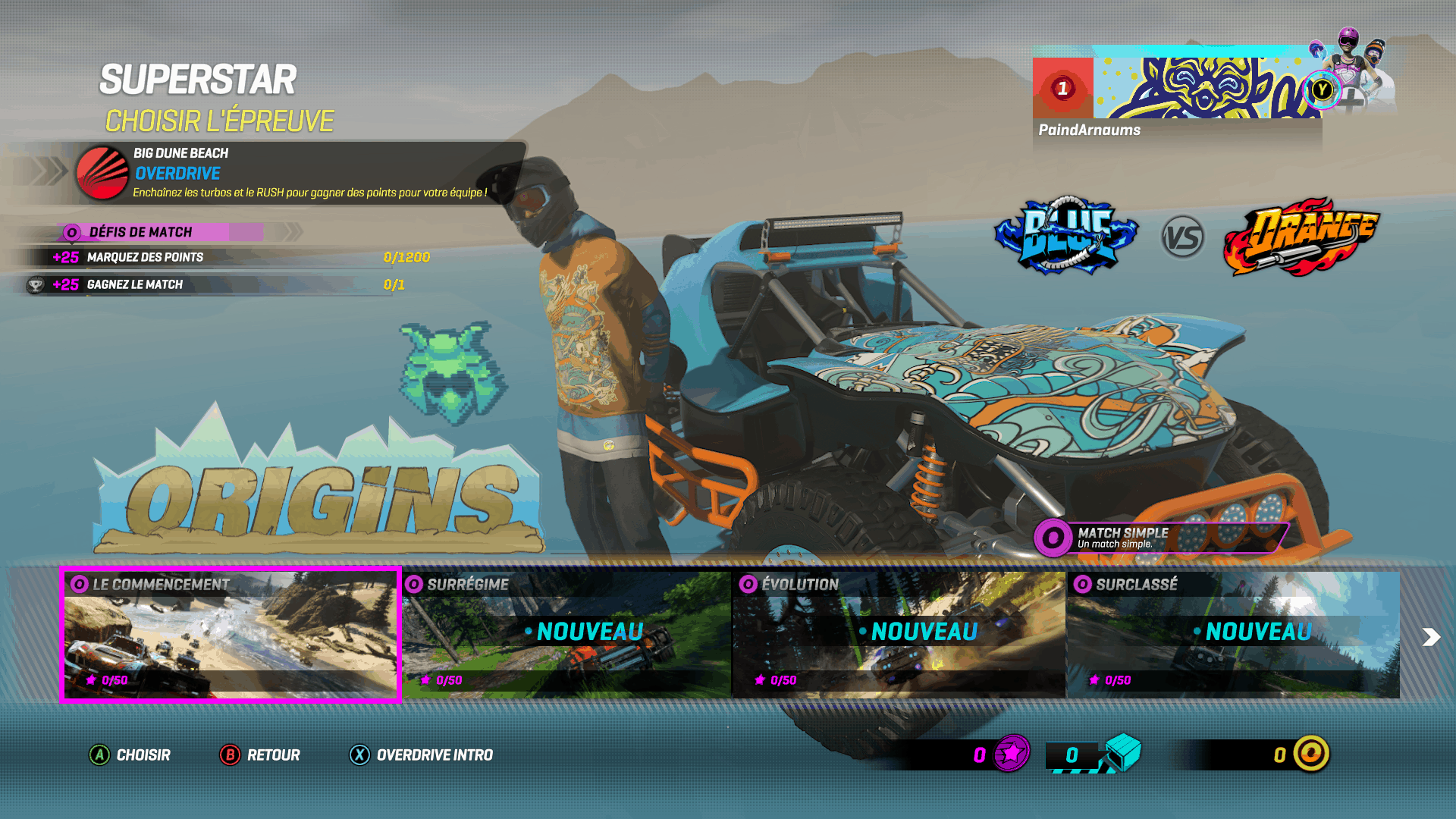This screenshot has width=1456, height=819.
Task: Play the Overdrive Intro option
Action: click(421, 755)
